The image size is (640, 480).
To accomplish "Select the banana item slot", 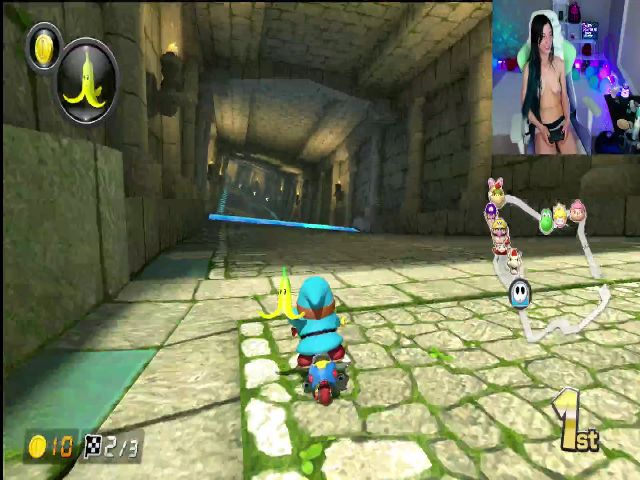I will pos(86,81).
